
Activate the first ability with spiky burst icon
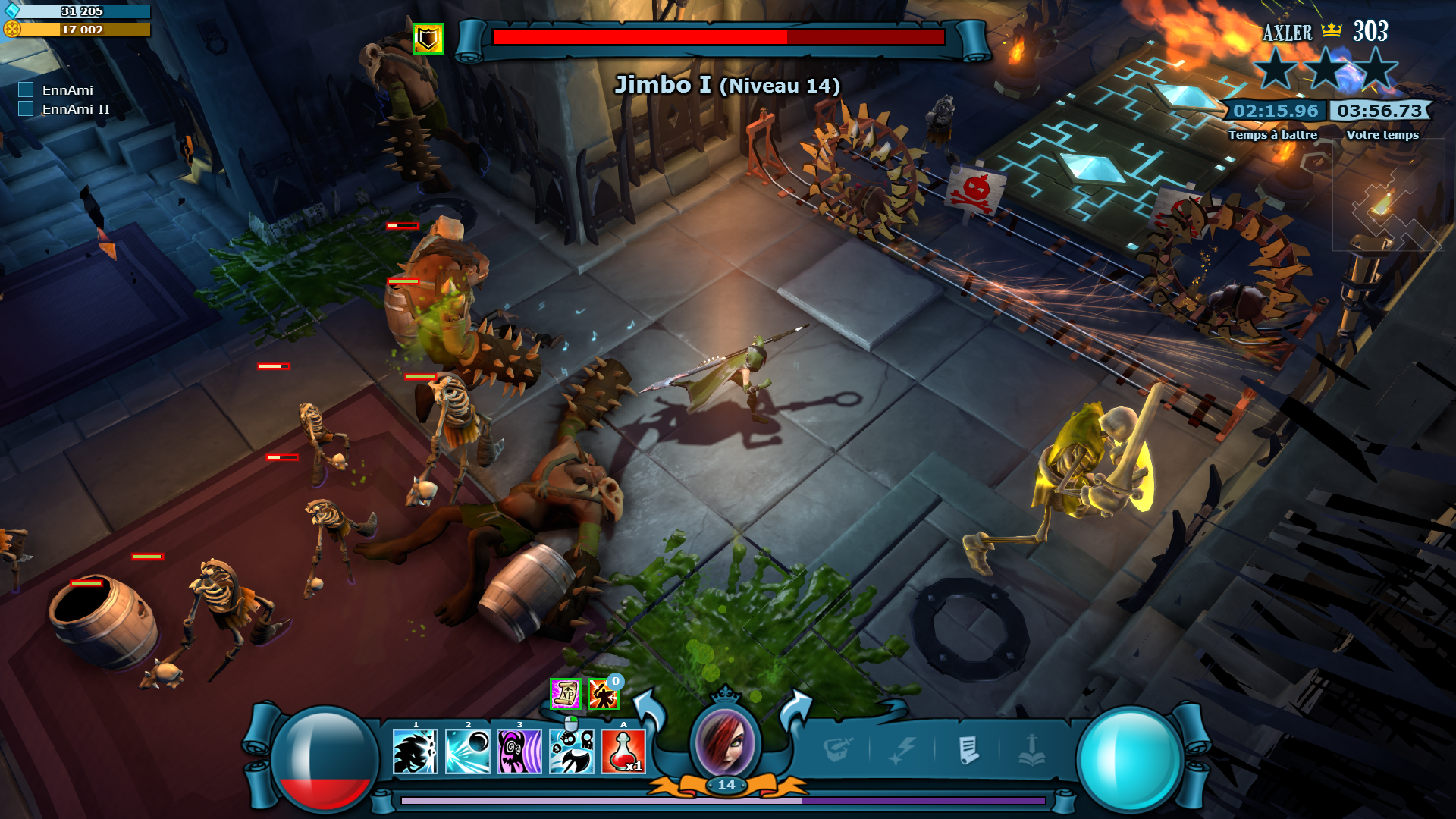coord(416,752)
